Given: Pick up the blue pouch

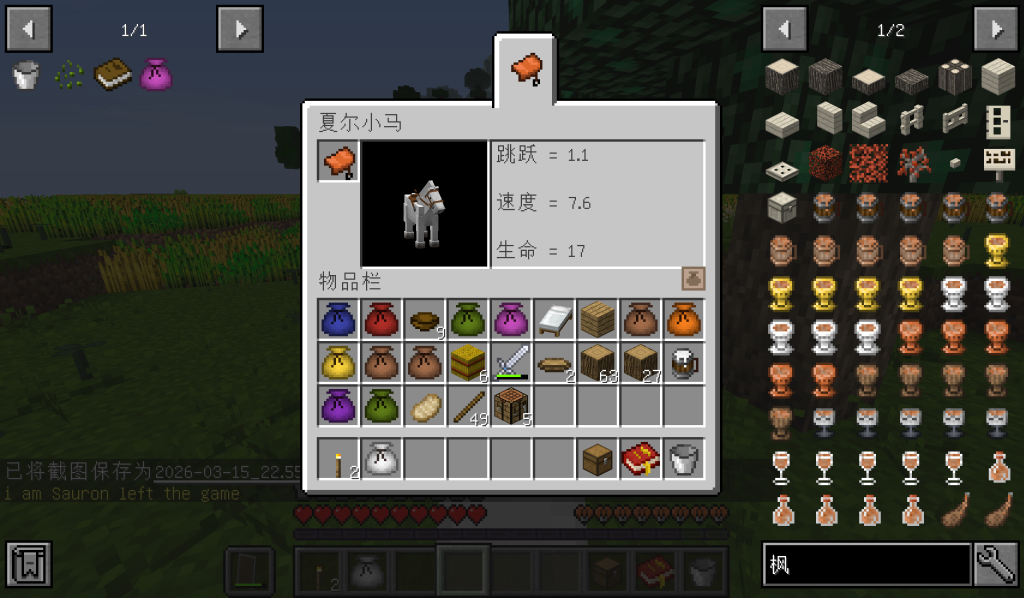Looking at the screenshot, I should 339,319.
